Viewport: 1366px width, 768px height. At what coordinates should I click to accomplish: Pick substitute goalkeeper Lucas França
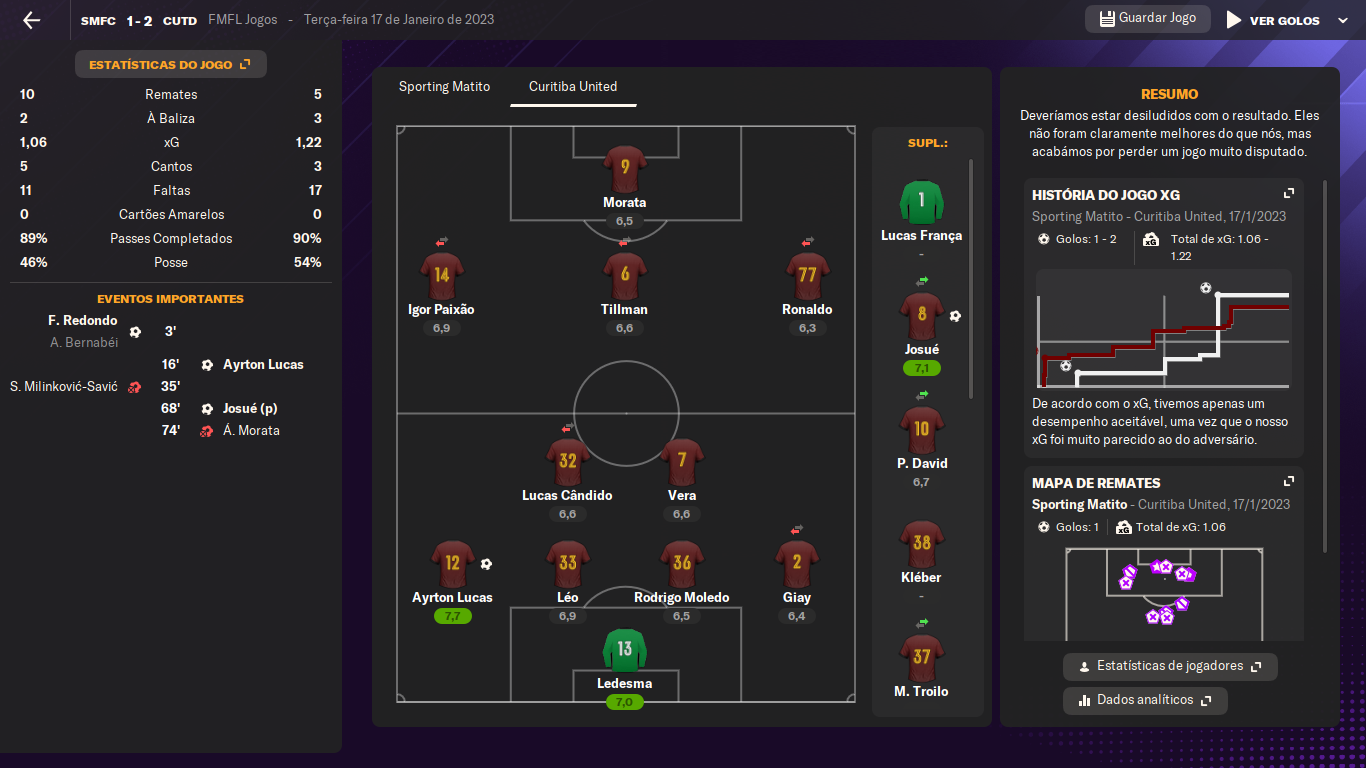tap(921, 202)
